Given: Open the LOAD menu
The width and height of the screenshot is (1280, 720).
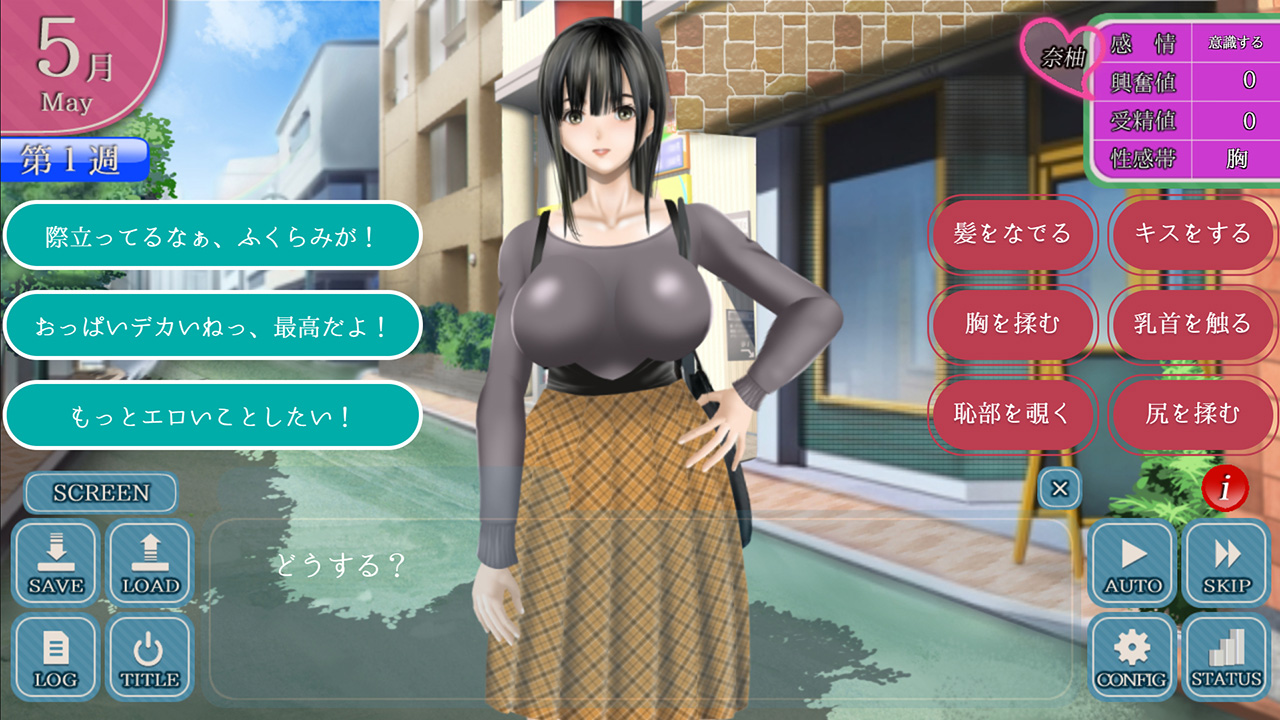Looking at the screenshot, I should (150, 562).
